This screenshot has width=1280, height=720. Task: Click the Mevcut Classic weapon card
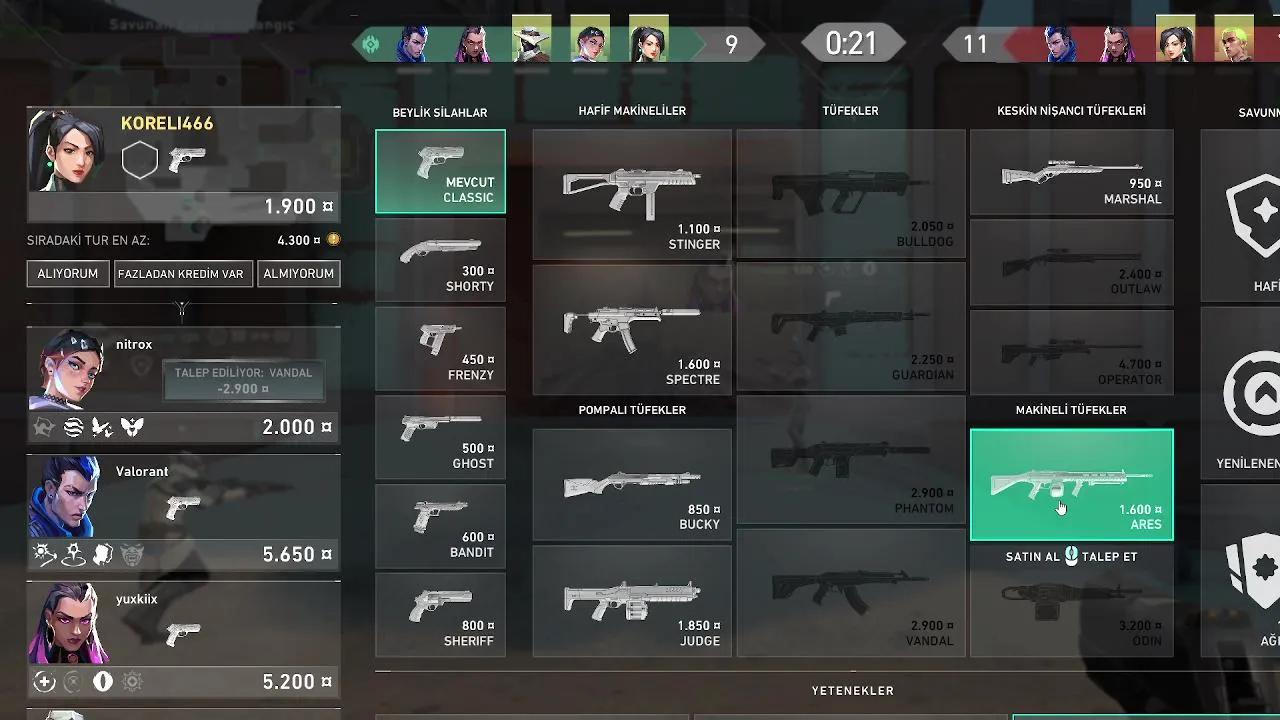click(x=440, y=171)
